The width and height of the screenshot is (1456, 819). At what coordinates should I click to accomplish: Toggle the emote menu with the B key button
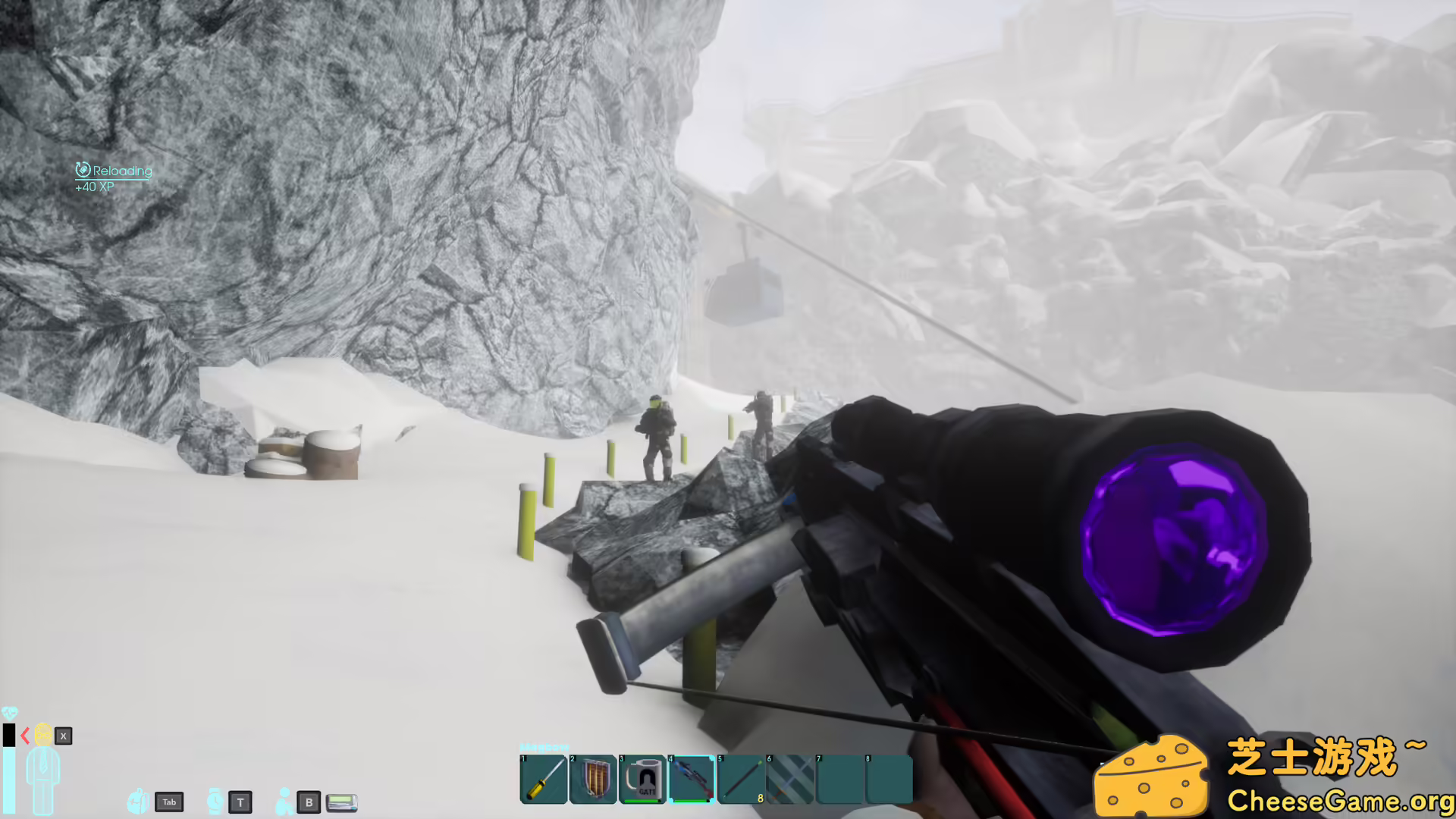tap(309, 802)
